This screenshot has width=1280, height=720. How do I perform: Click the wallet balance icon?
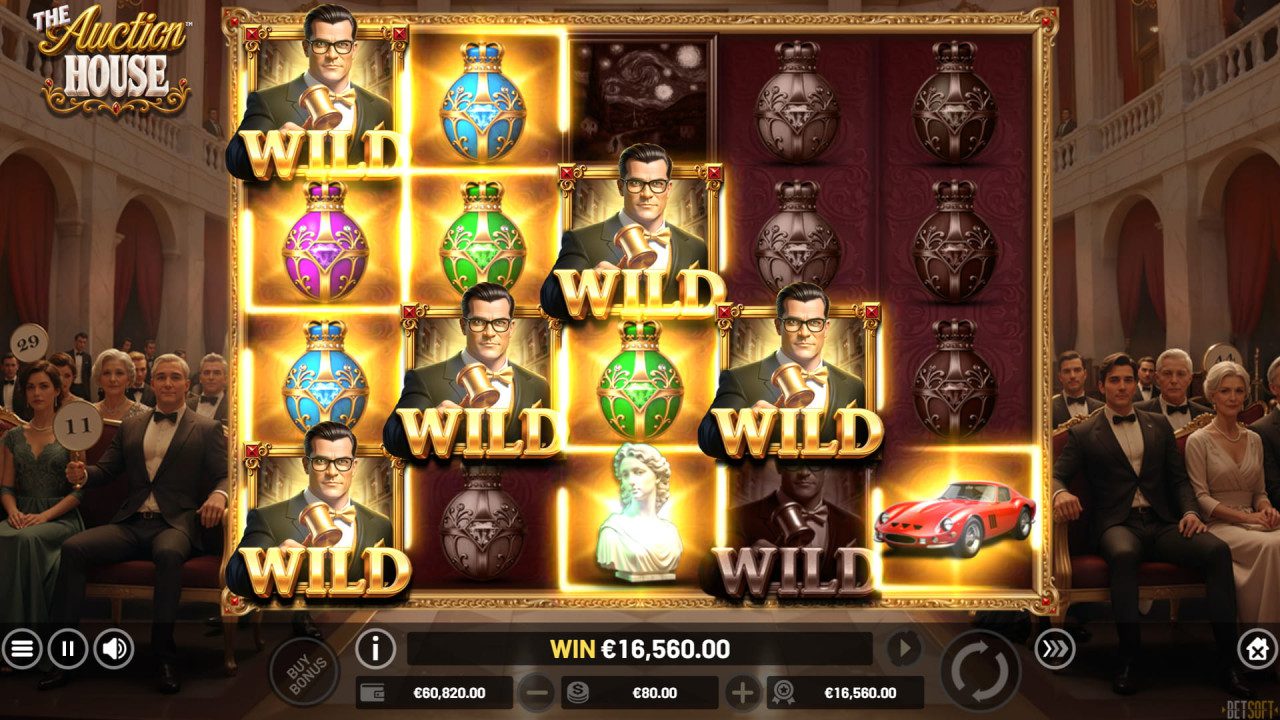coord(371,691)
